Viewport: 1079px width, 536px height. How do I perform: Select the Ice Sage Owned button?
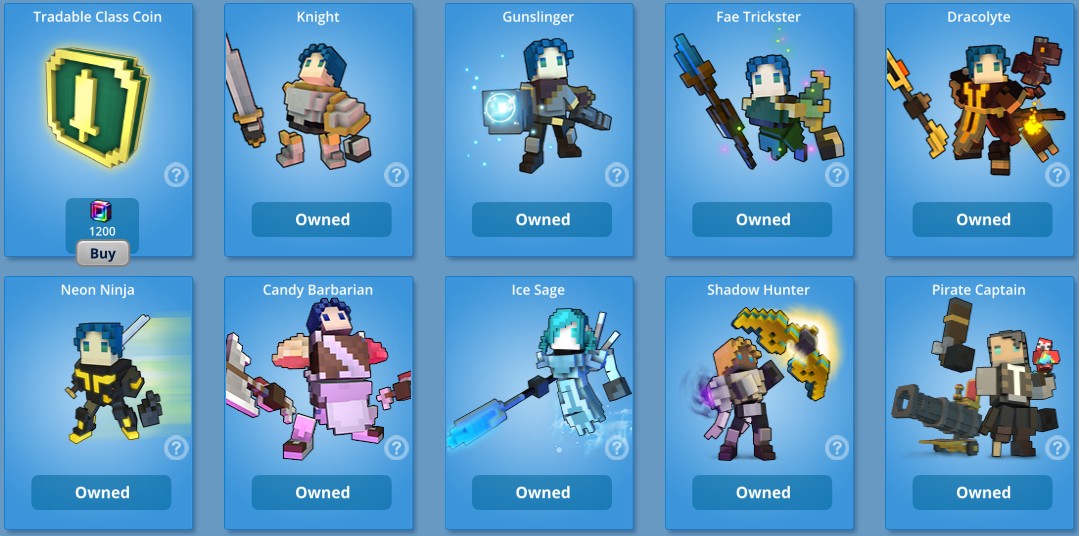[542, 492]
